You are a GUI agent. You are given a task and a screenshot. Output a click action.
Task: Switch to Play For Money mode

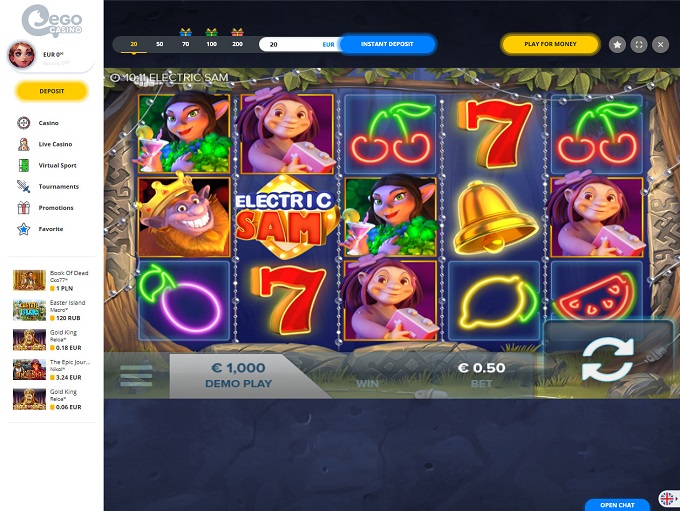550,44
